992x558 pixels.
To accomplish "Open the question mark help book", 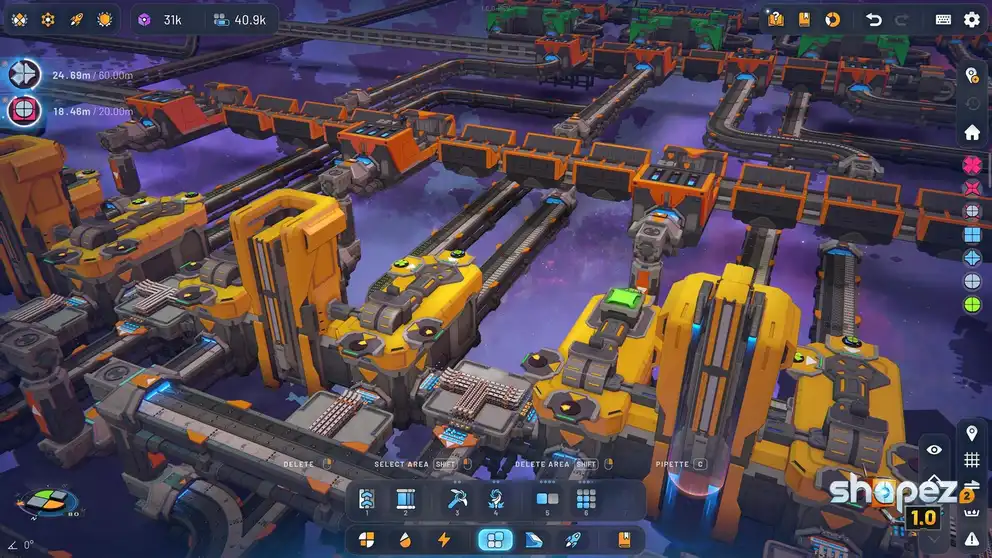I will [776, 19].
